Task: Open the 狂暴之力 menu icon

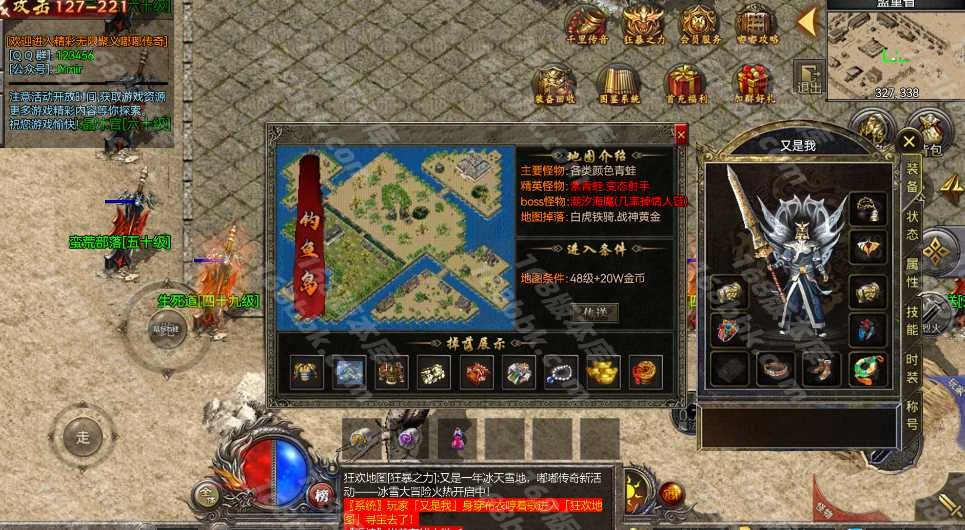Action: [643, 24]
